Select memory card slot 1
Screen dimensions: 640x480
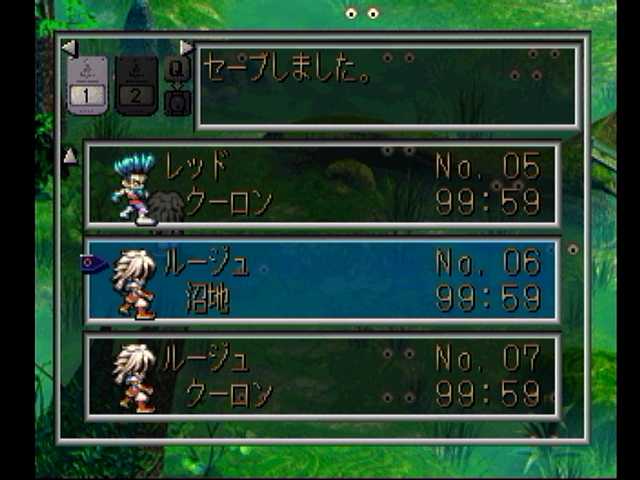pos(87,85)
